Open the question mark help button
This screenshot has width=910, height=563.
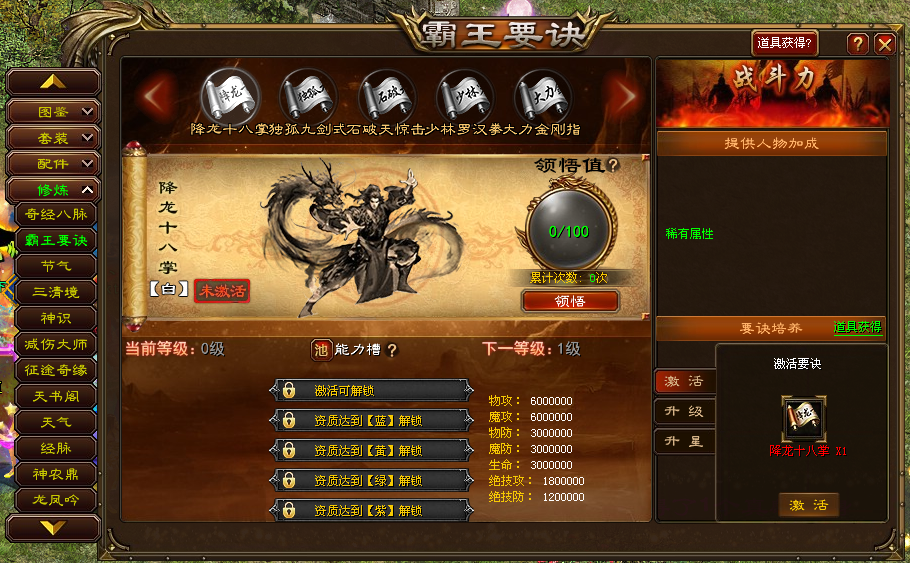point(857,44)
